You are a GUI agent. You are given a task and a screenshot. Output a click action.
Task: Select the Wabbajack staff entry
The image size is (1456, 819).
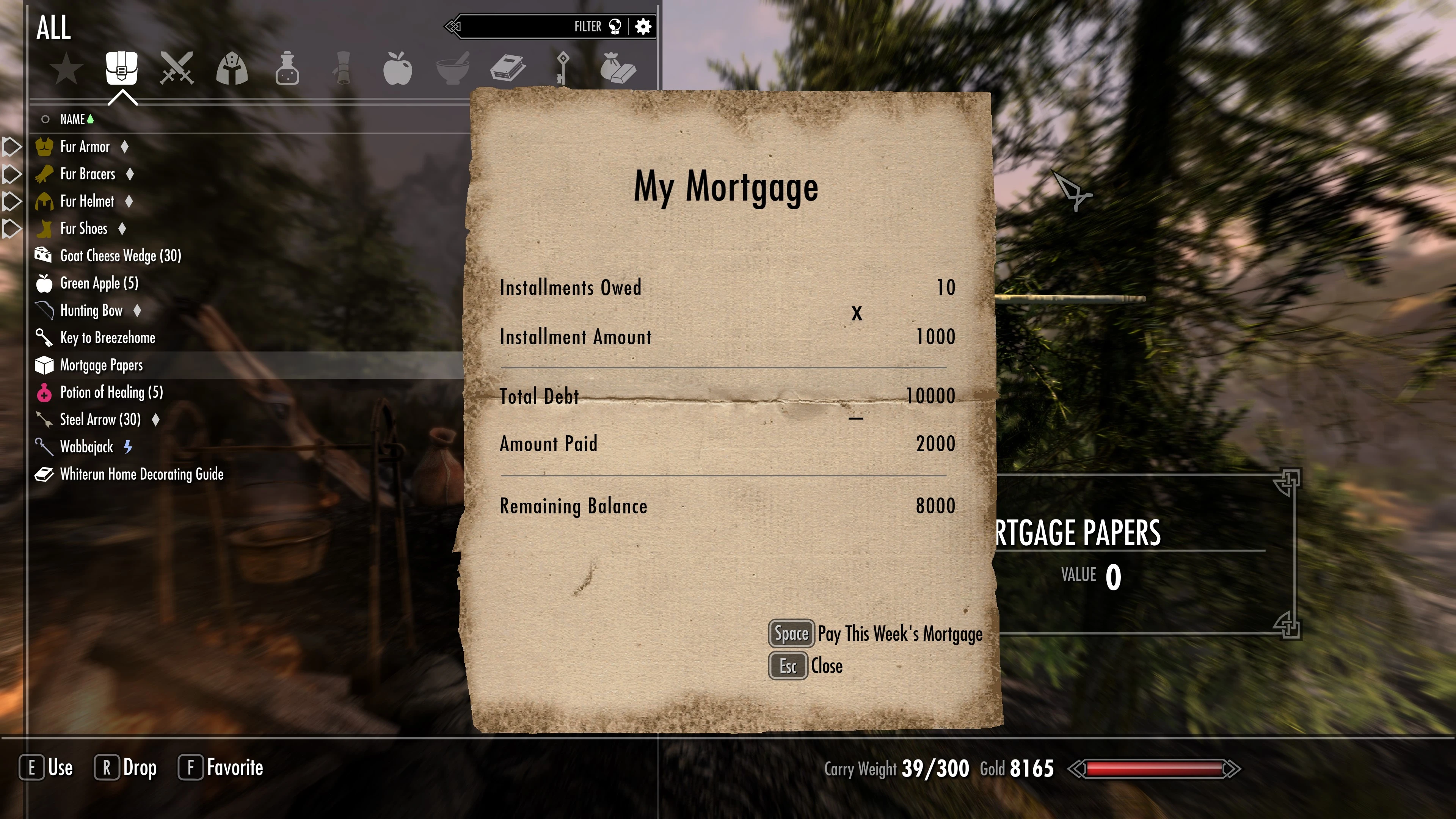(x=86, y=447)
